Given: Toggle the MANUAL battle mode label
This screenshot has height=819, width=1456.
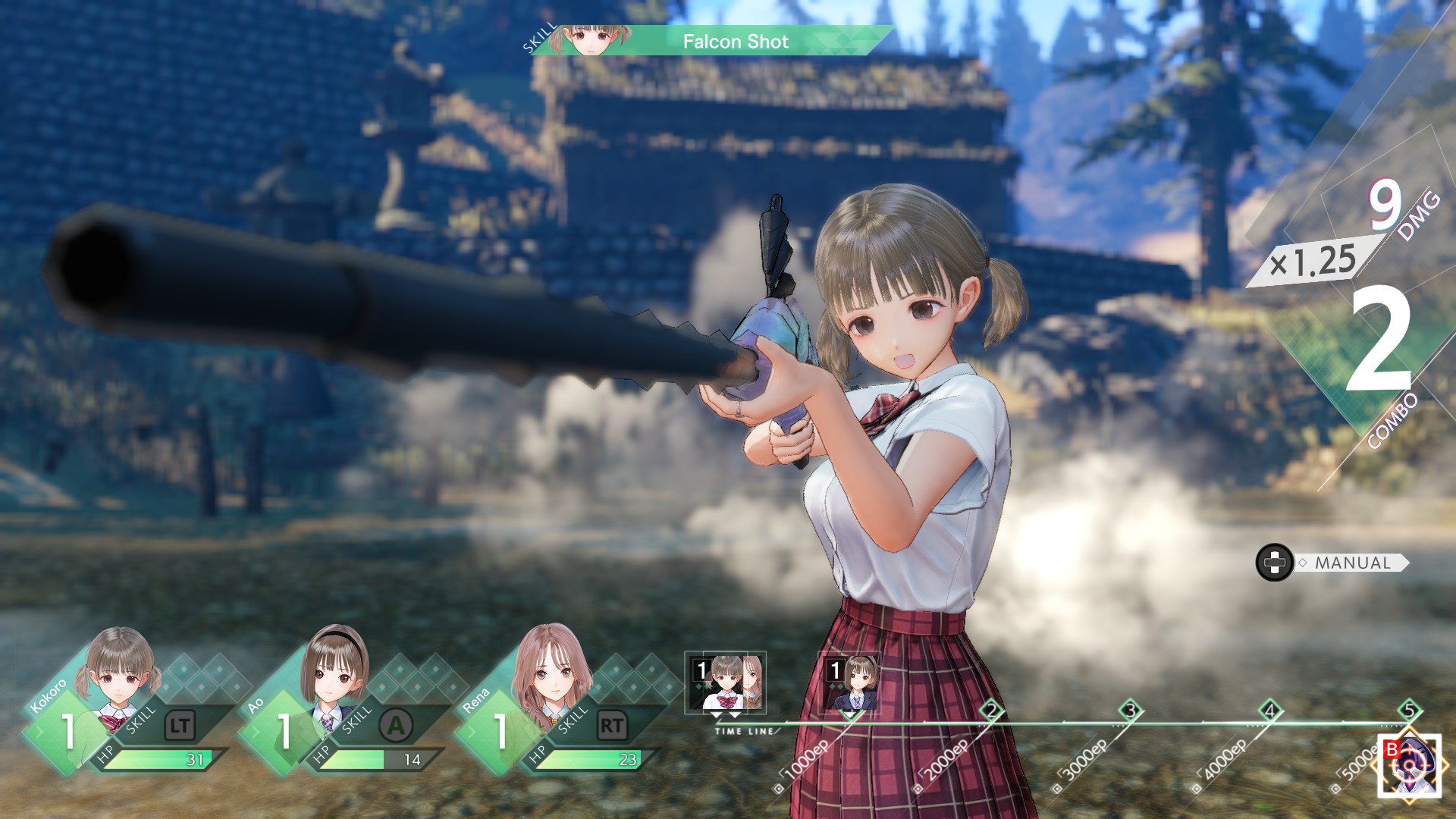Looking at the screenshot, I should pos(1353,563).
